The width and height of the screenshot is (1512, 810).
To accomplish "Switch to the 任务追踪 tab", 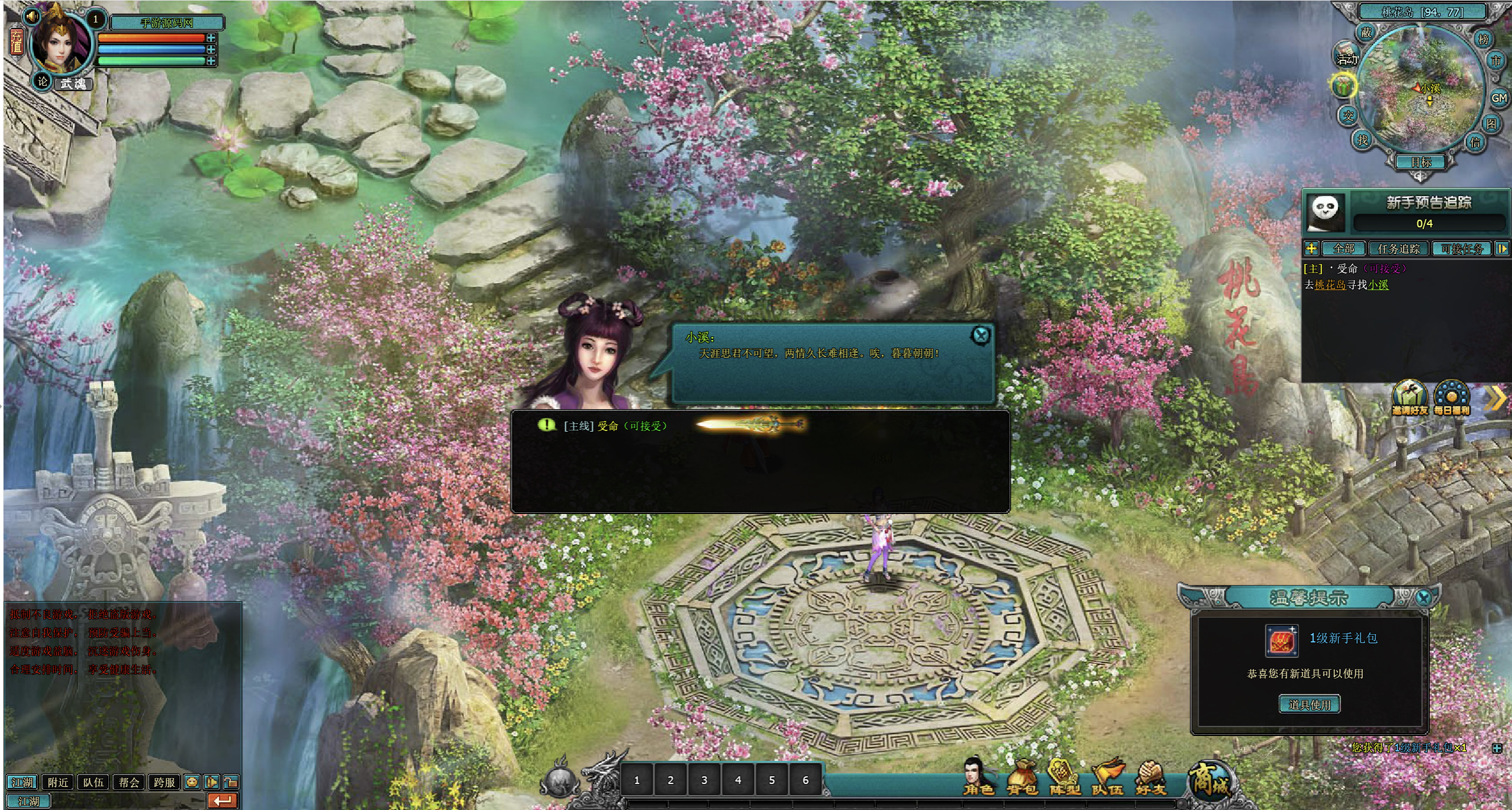I will [1398, 249].
